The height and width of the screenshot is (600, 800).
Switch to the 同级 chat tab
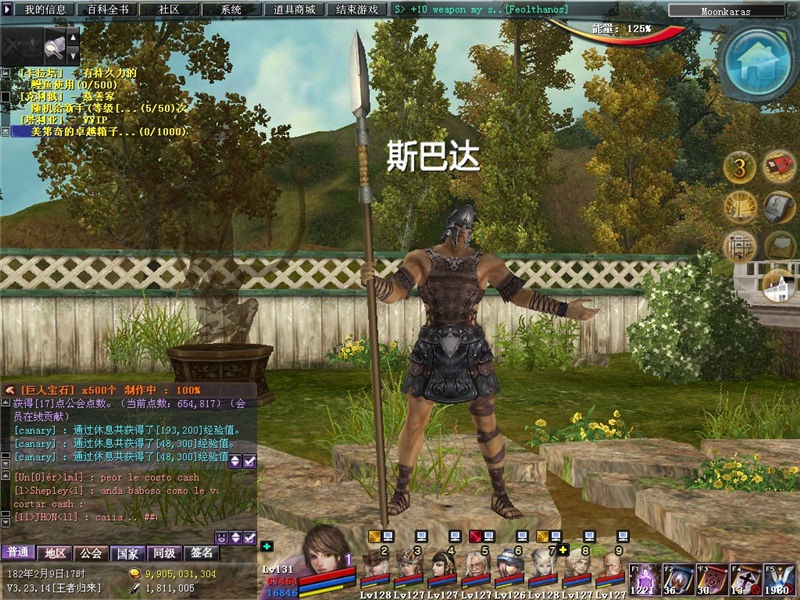[163, 553]
